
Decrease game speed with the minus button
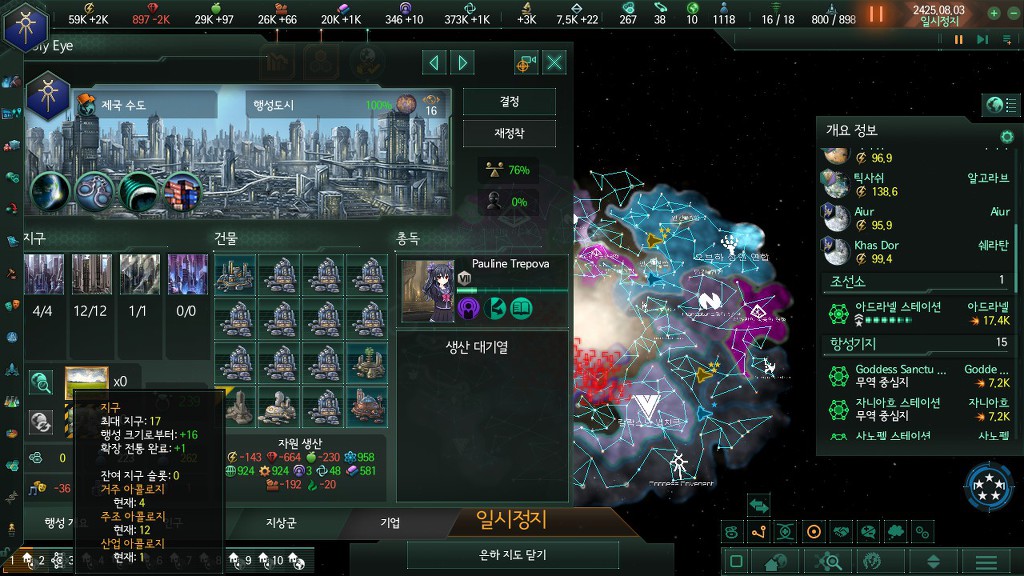pos(1012,14)
